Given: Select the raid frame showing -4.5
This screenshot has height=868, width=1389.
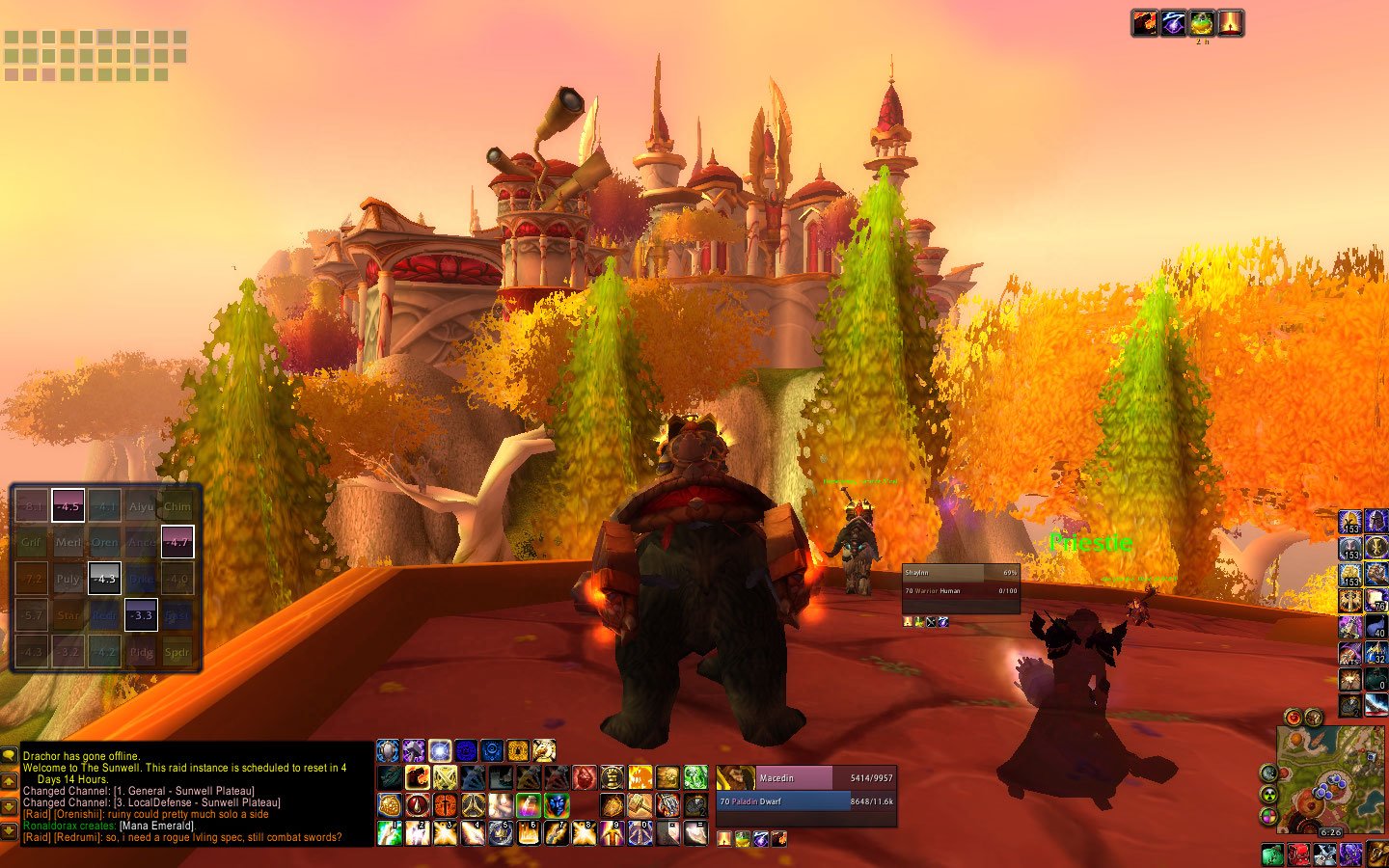Looking at the screenshot, I should (x=68, y=506).
